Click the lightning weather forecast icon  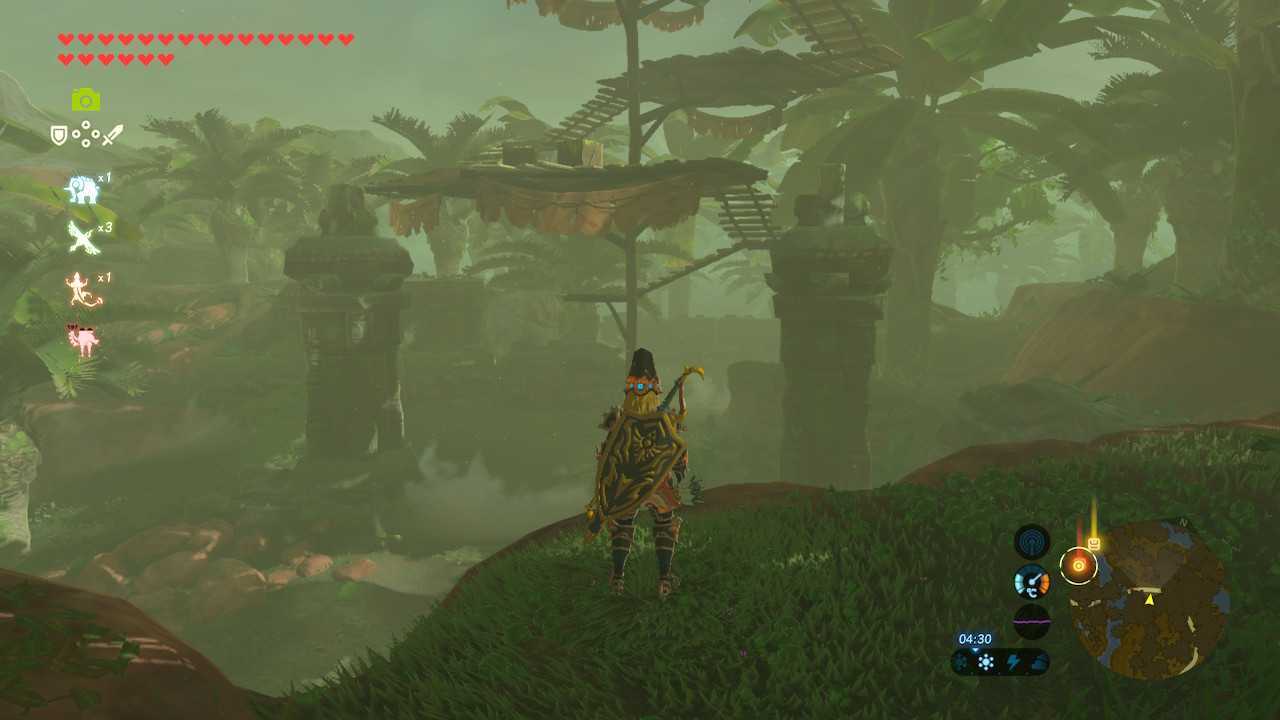pos(1014,662)
